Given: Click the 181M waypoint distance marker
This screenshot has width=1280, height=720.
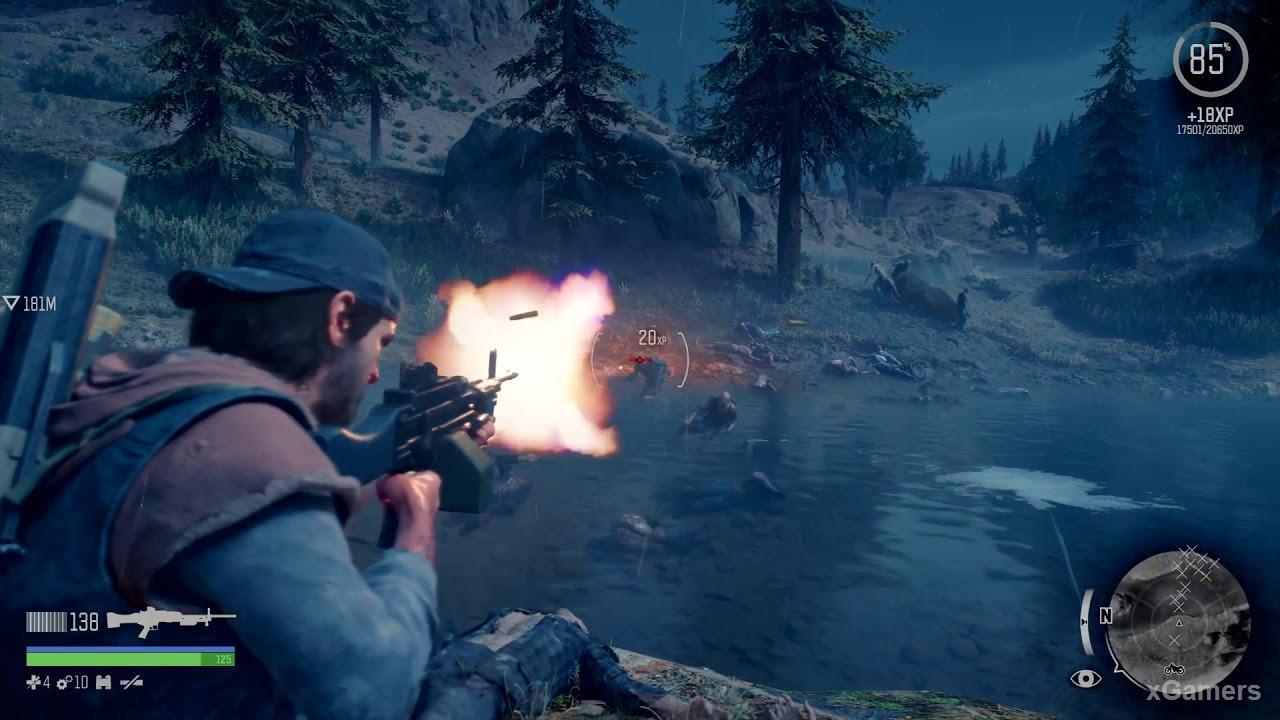Looking at the screenshot, I should [x=29, y=304].
